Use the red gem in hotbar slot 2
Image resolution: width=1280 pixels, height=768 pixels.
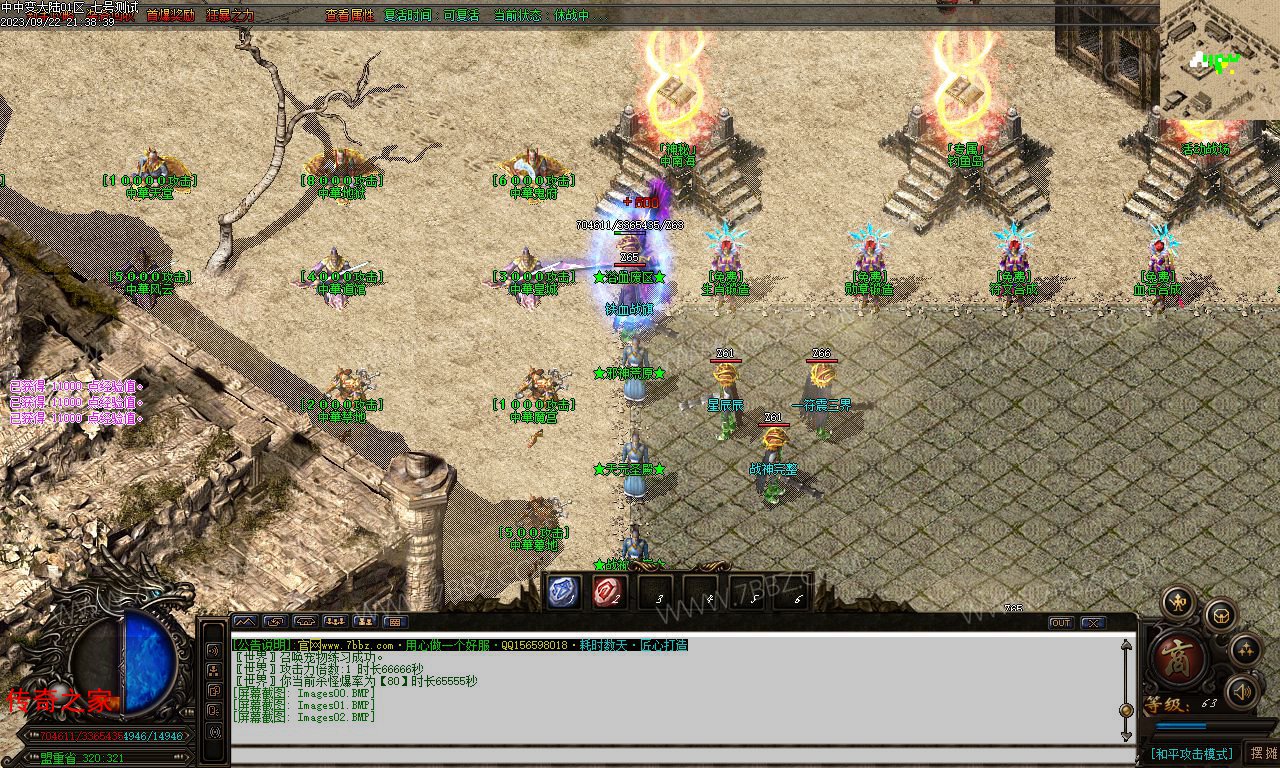[606, 592]
